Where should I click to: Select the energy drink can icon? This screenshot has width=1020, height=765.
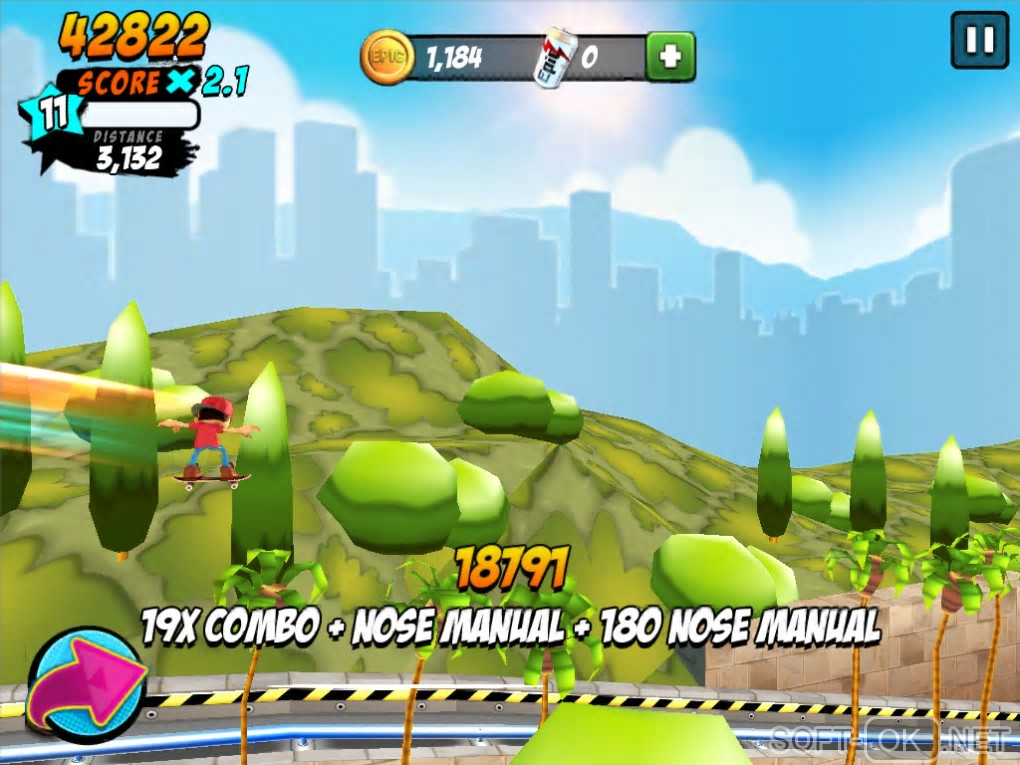pos(553,58)
